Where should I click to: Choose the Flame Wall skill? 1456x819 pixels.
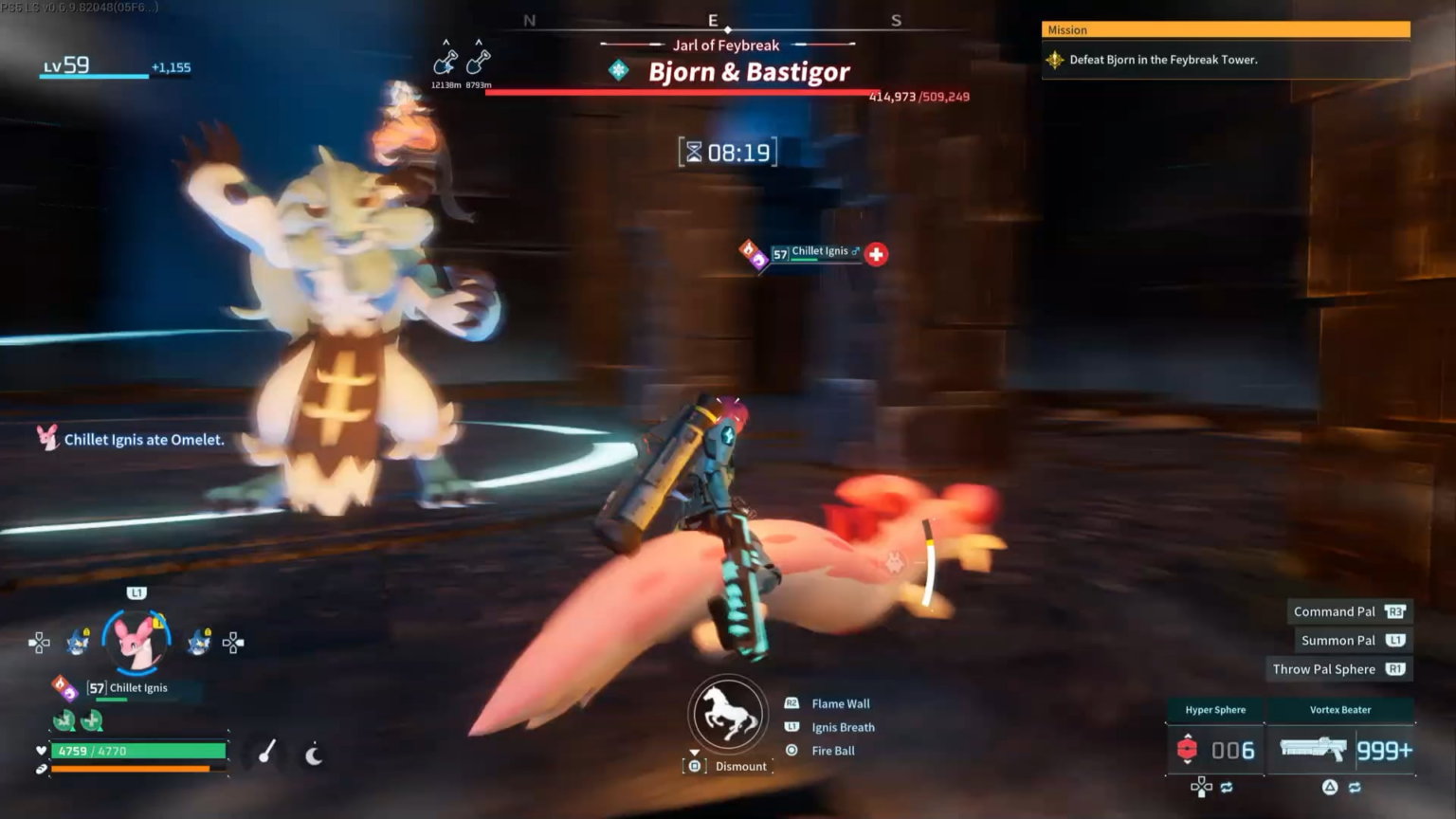click(840, 703)
